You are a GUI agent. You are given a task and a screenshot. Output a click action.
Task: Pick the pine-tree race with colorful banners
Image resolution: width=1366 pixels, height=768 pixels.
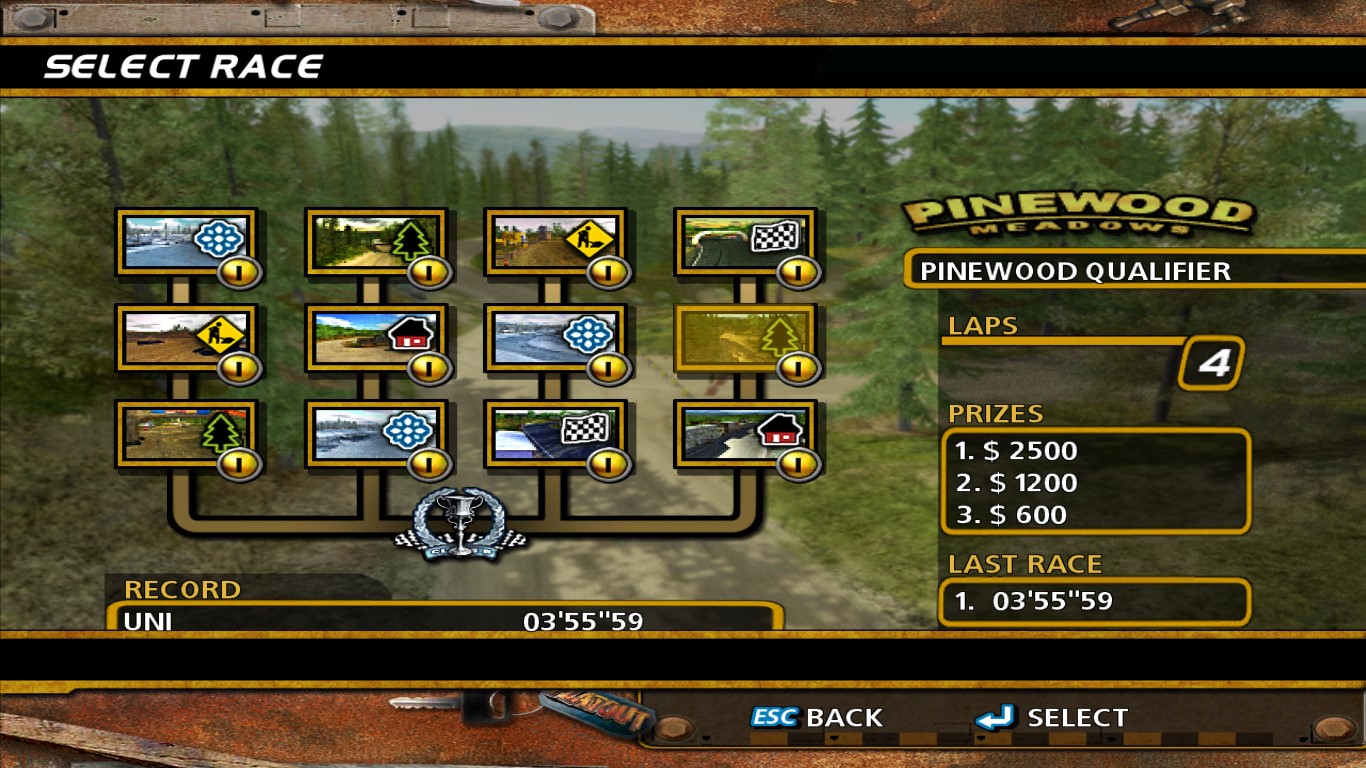(x=186, y=434)
